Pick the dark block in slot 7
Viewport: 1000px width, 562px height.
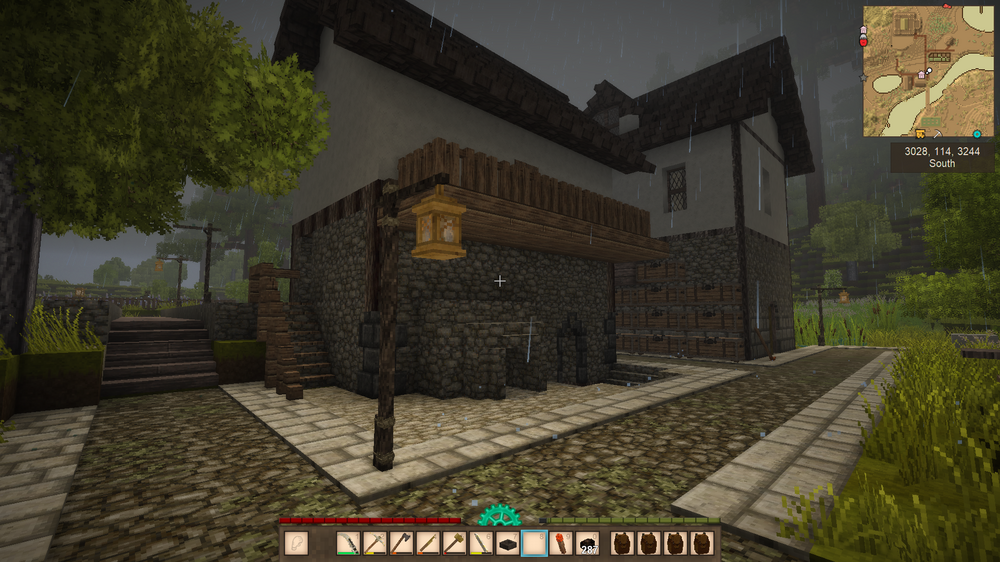[x=508, y=544]
